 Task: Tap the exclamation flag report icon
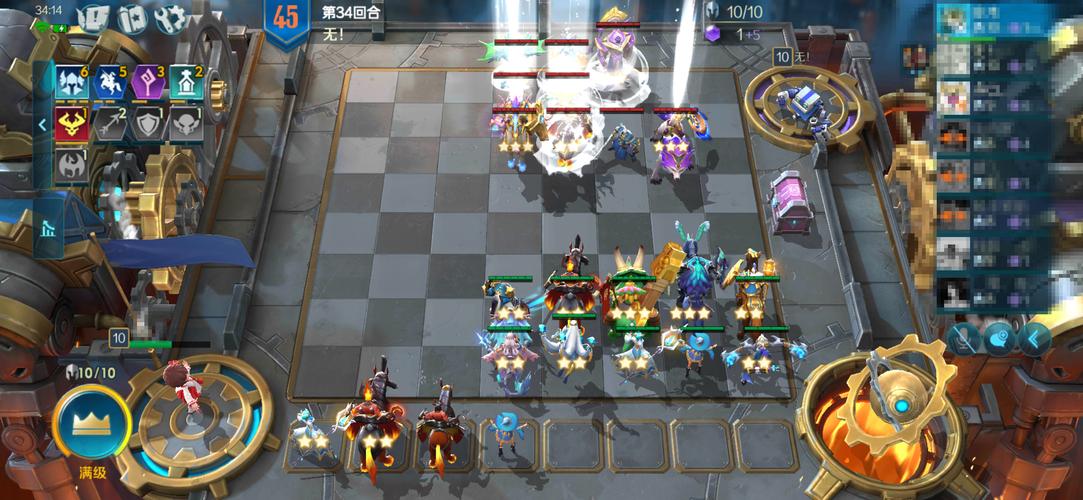(x=93, y=18)
